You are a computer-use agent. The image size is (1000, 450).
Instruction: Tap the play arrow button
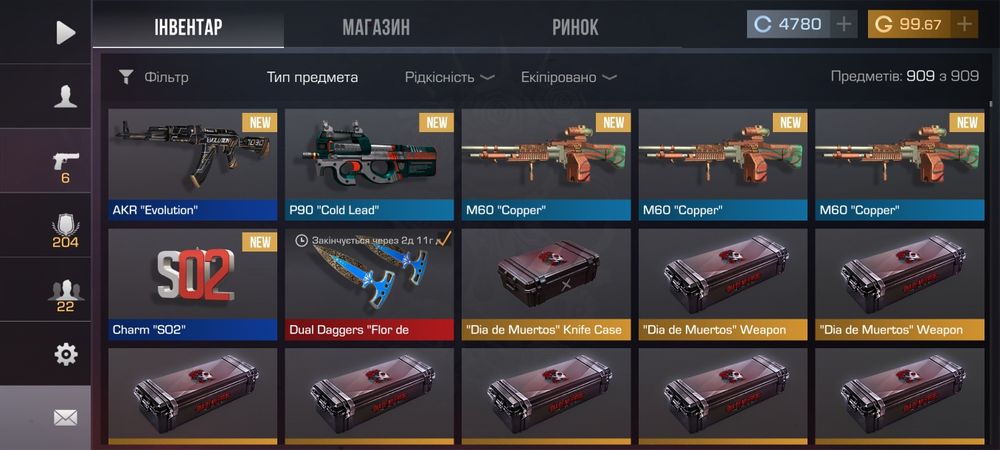[65, 33]
